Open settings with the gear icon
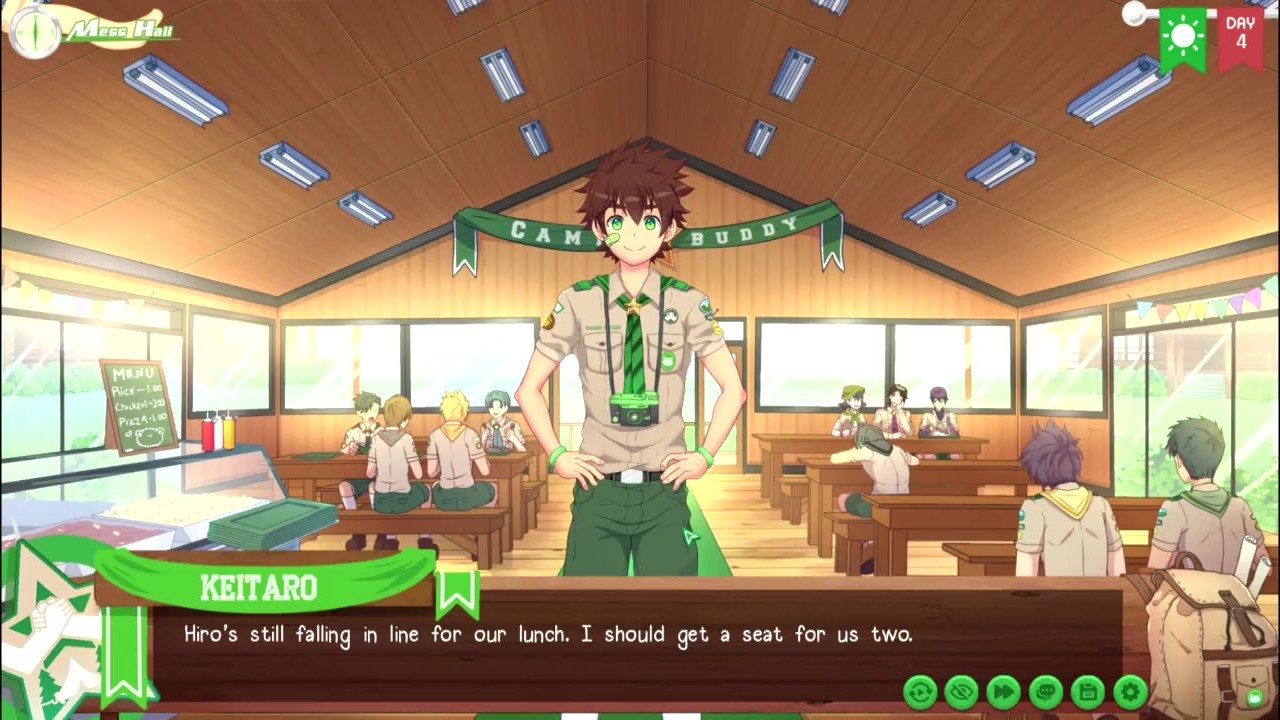 (1130, 691)
